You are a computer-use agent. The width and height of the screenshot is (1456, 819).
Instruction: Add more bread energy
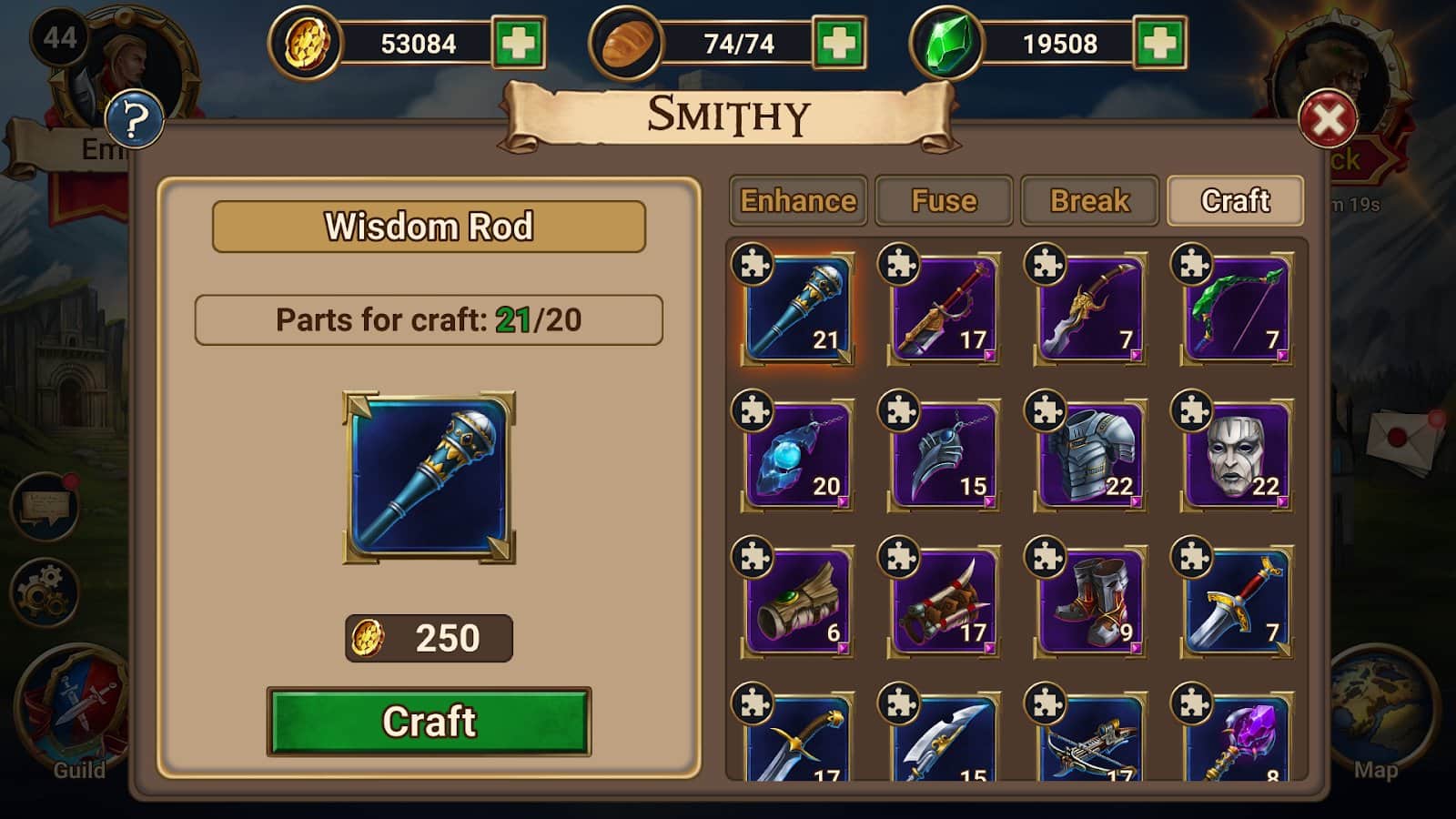pyautogui.click(x=839, y=43)
